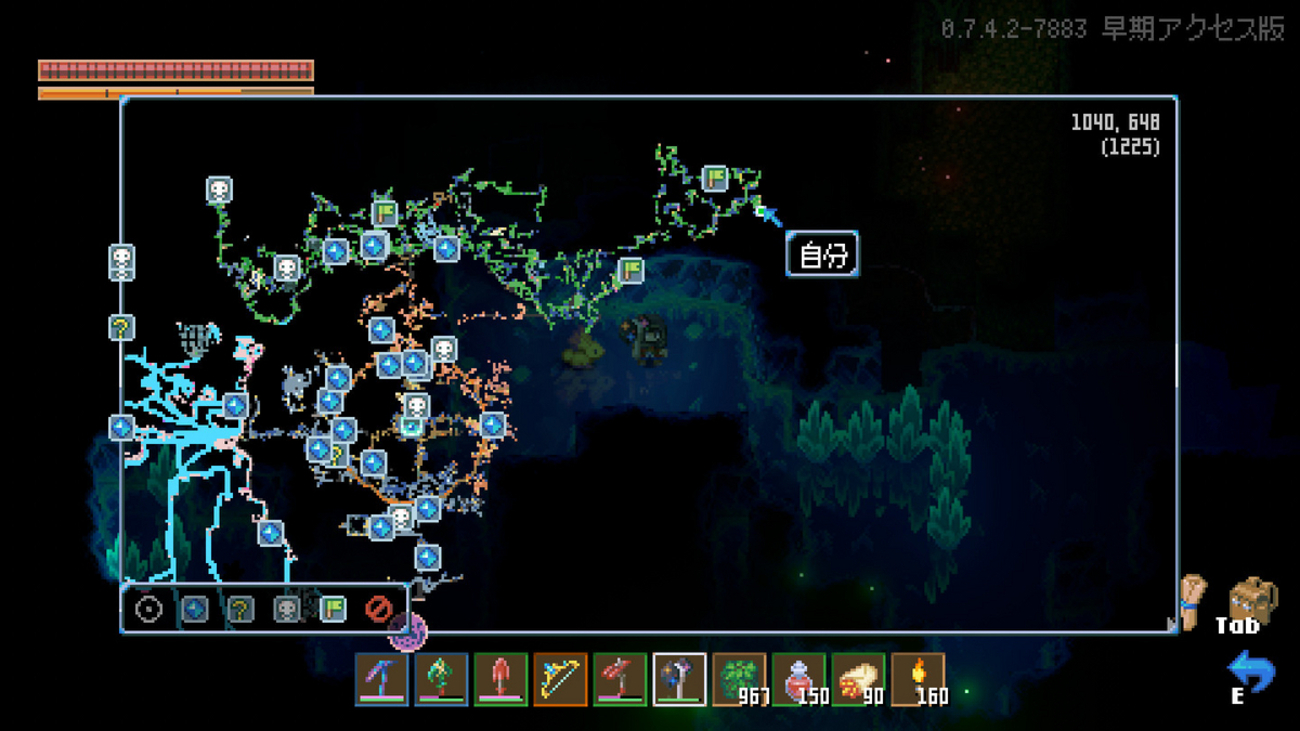Click the flexing arm icon beside the map
Screen dimensions: 1300x731
tap(1193, 600)
